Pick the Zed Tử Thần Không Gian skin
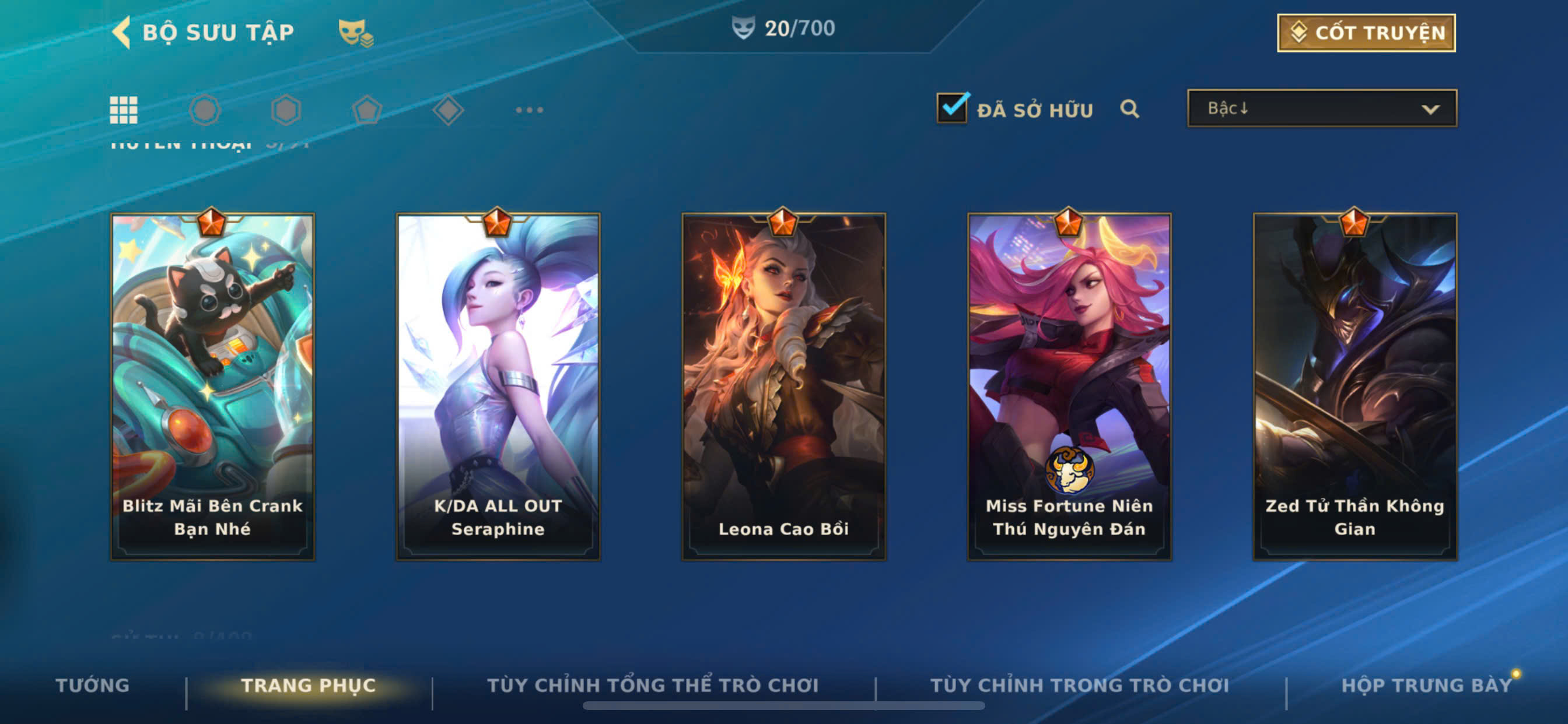Image resolution: width=1568 pixels, height=724 pixels. point(1354,386)
